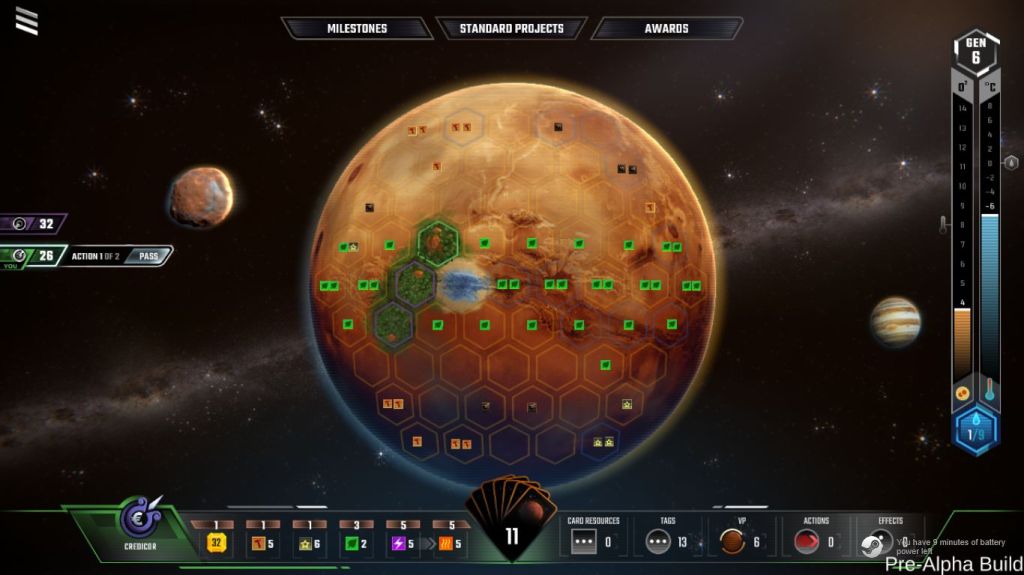Pass your turn with the Pass button
This screenshot has height=575, width=1024.
tap(149, 256)
